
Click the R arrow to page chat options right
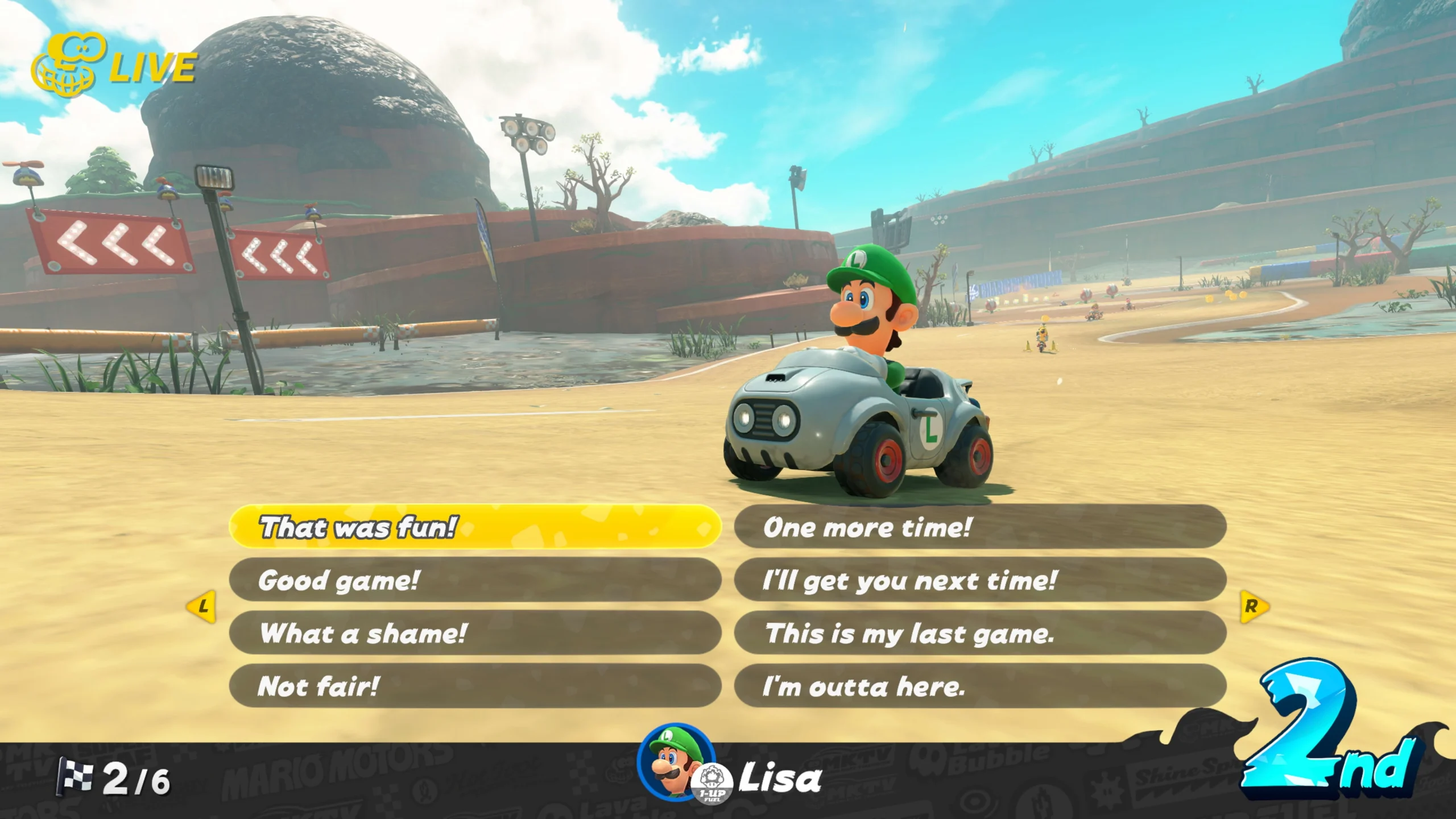pyautogui.click(x=1255, y=607)
